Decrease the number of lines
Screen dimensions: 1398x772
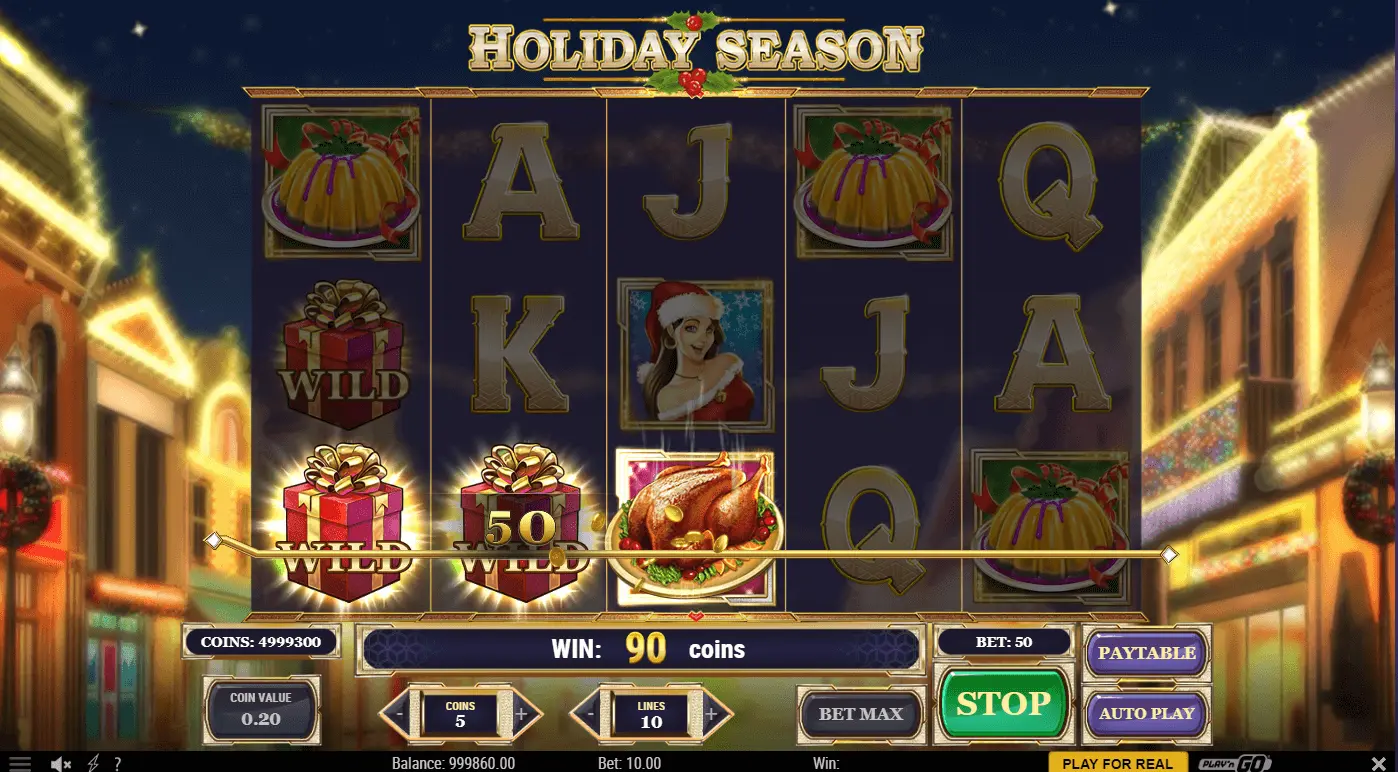(x=590, y=714)
